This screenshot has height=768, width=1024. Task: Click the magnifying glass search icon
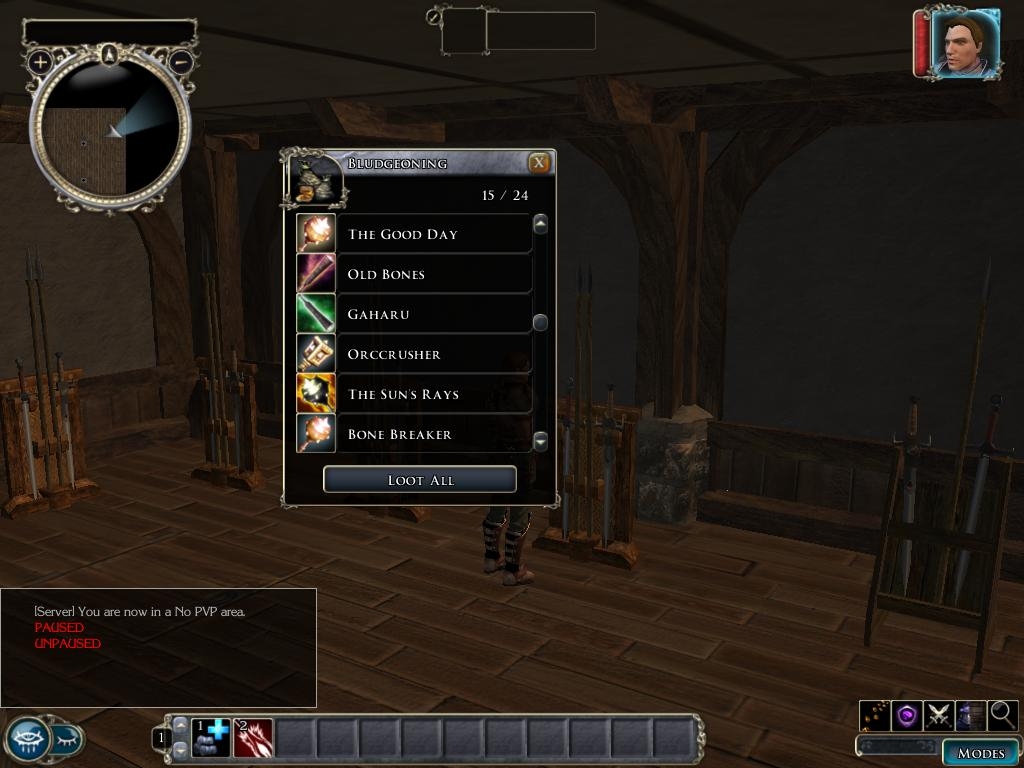point(1002,715)
